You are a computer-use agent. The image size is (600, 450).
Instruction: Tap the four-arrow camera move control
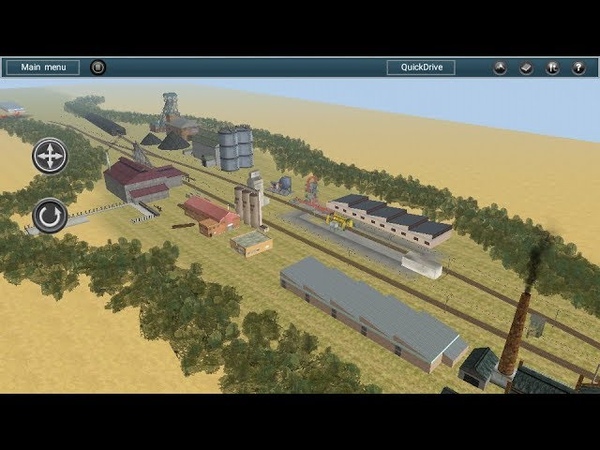[49, 156]
